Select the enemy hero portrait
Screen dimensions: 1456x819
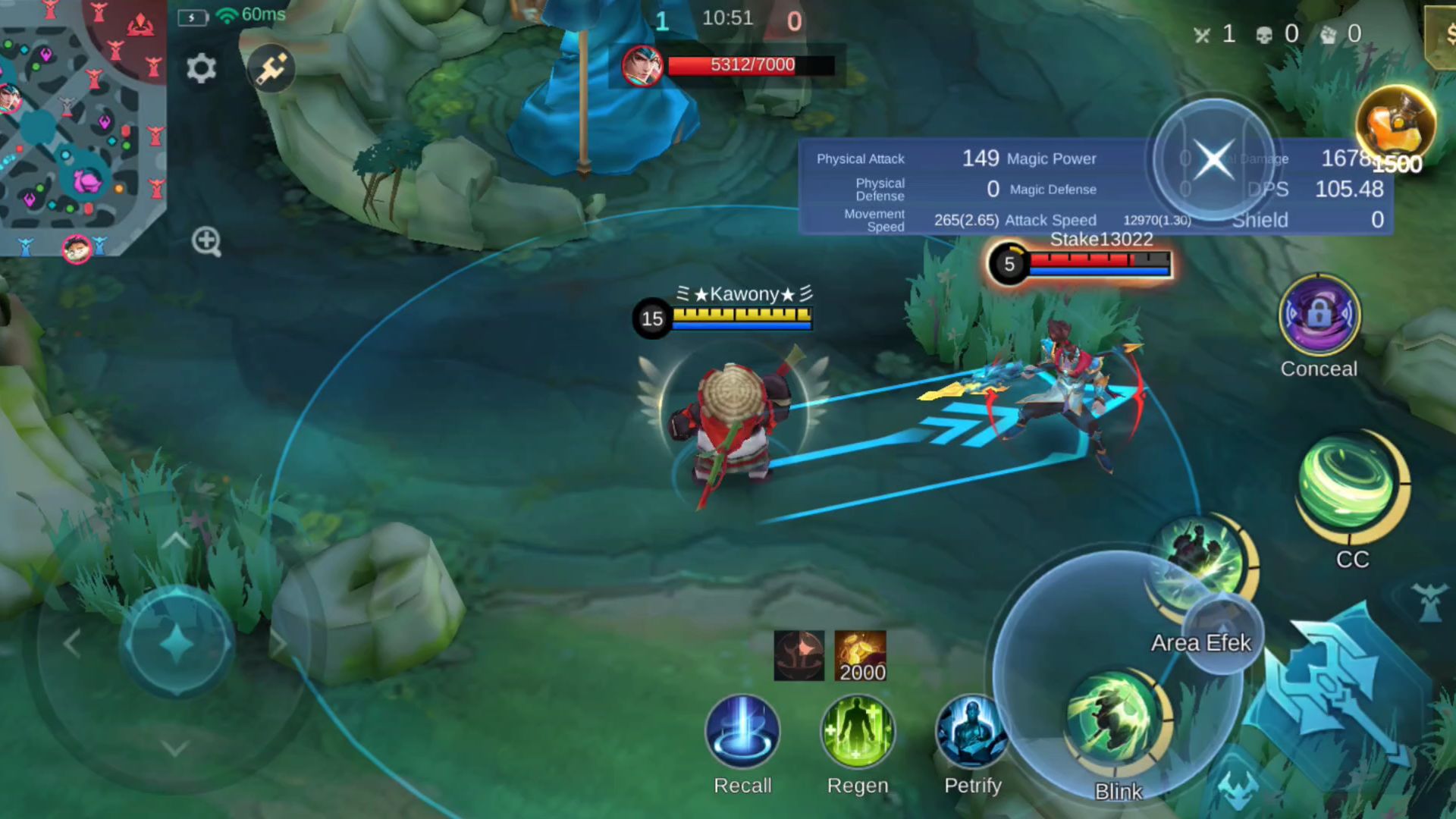(642, 66)
